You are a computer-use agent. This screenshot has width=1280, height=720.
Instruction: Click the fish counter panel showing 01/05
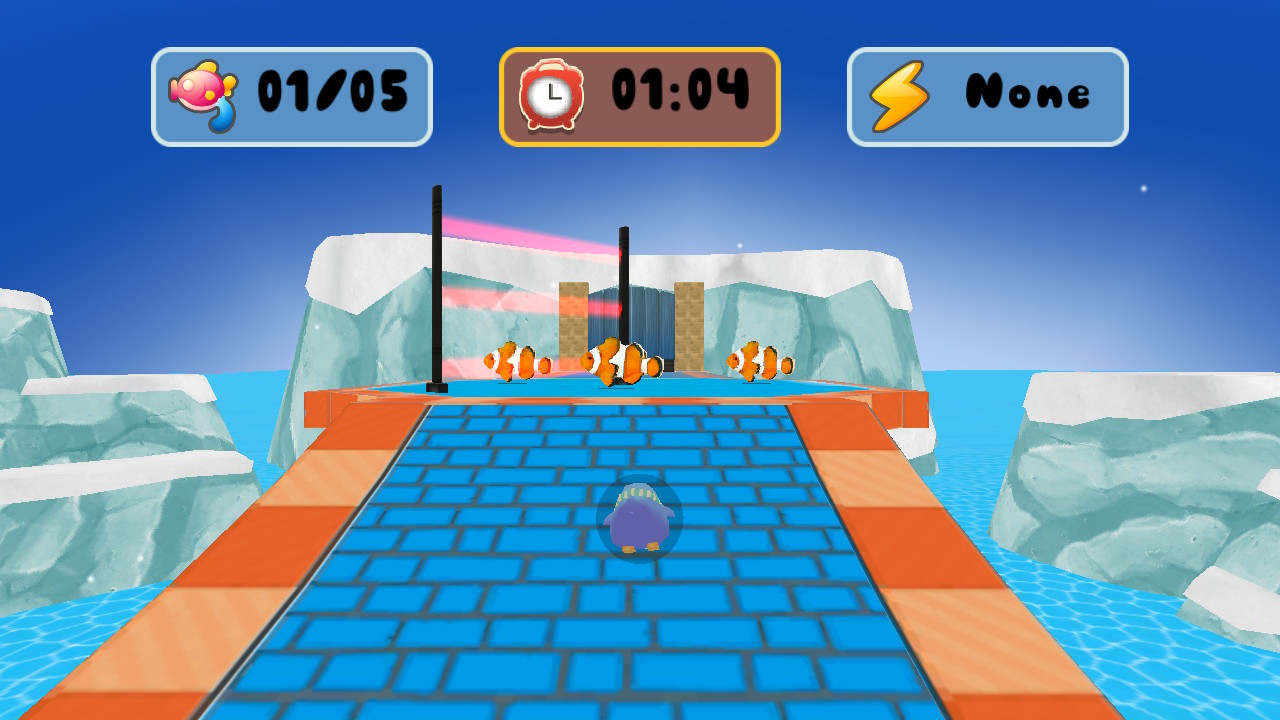click(292, 94)
